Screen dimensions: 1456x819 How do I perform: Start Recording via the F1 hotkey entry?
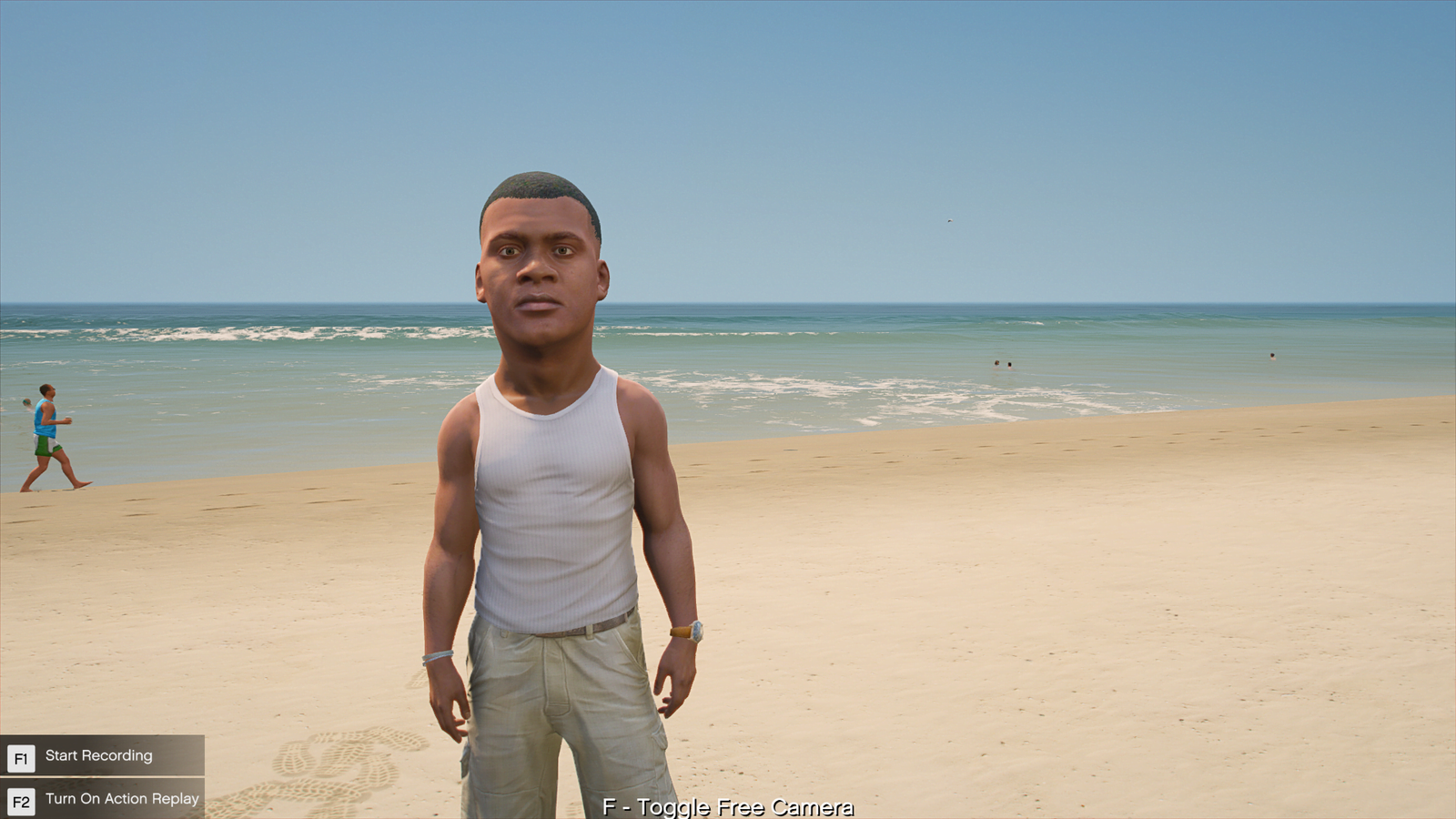[100, 755]
